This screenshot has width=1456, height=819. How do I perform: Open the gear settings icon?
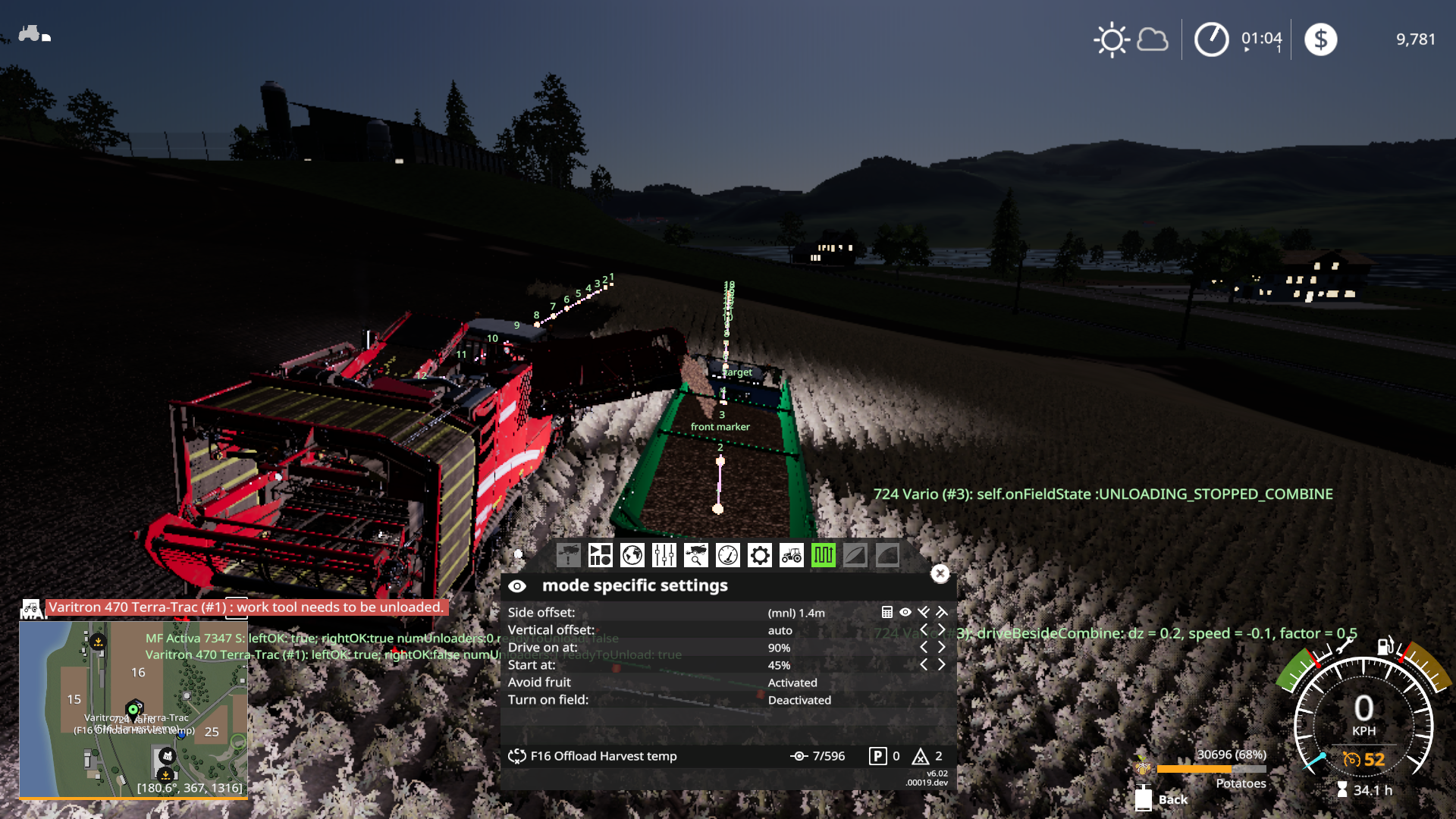pyautogui.click(x=760, y=555)
